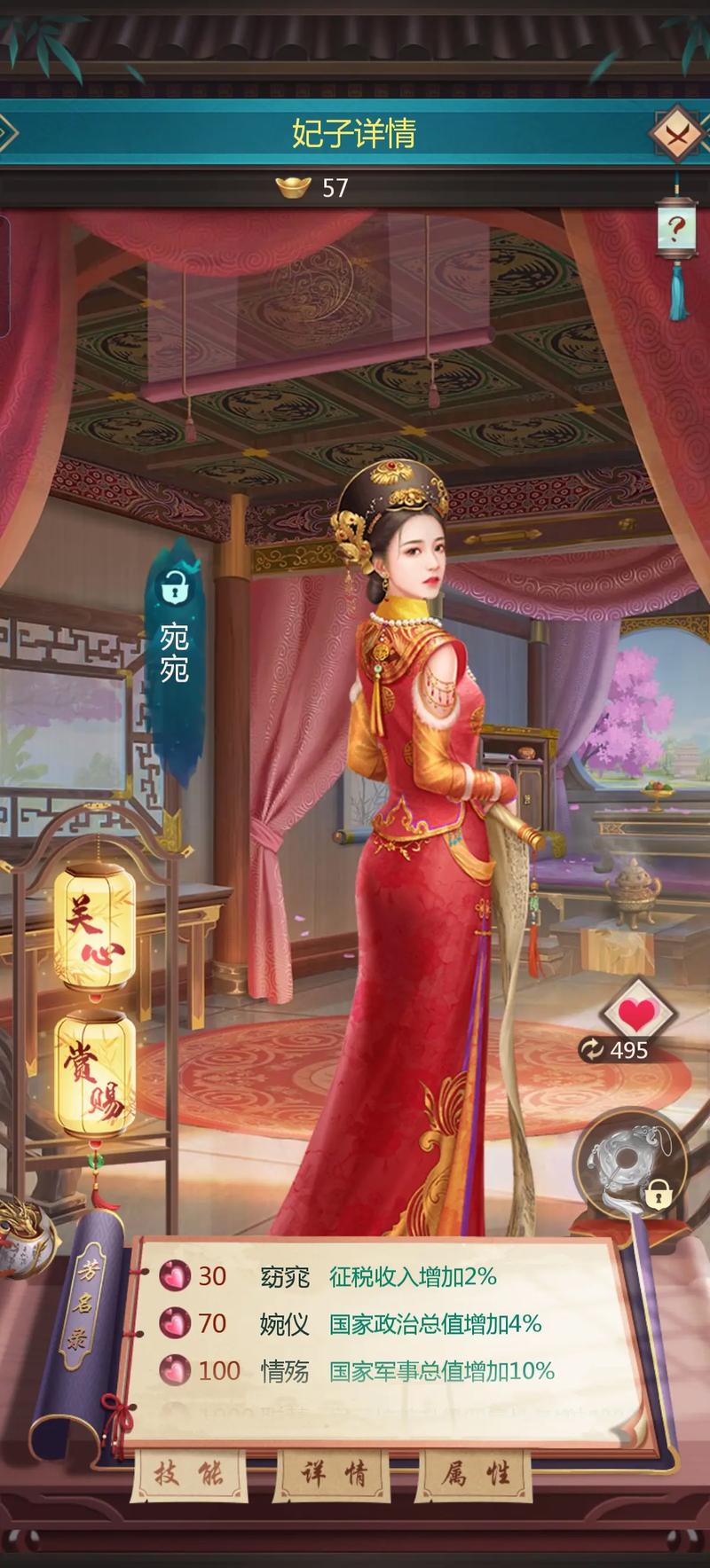This screenshot has width=710, height=1568.
Task: Select the 婉仪 skill row
Action: point(355,1324)
